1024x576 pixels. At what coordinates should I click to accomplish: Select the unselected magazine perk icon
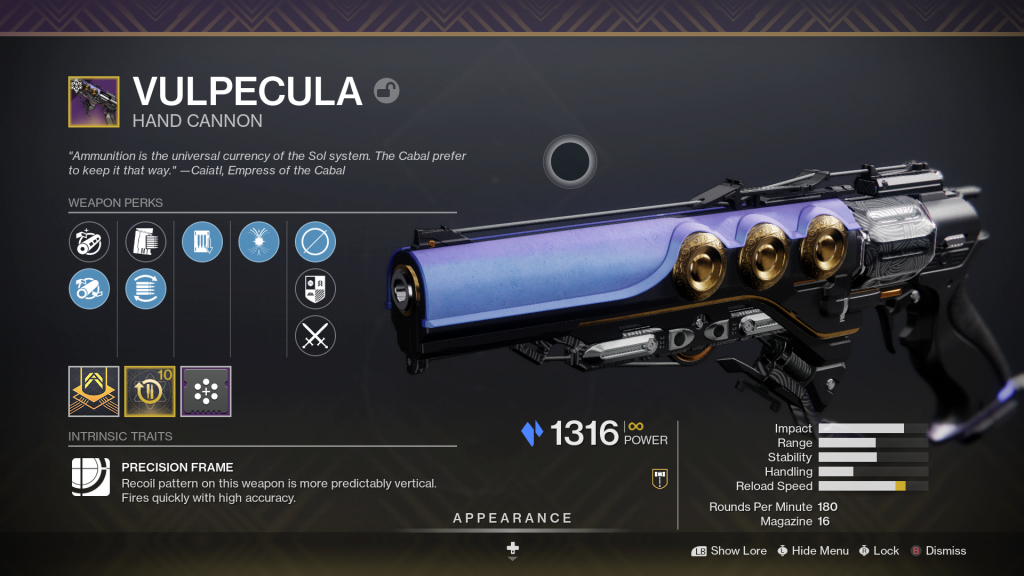[x=146, y=242]
